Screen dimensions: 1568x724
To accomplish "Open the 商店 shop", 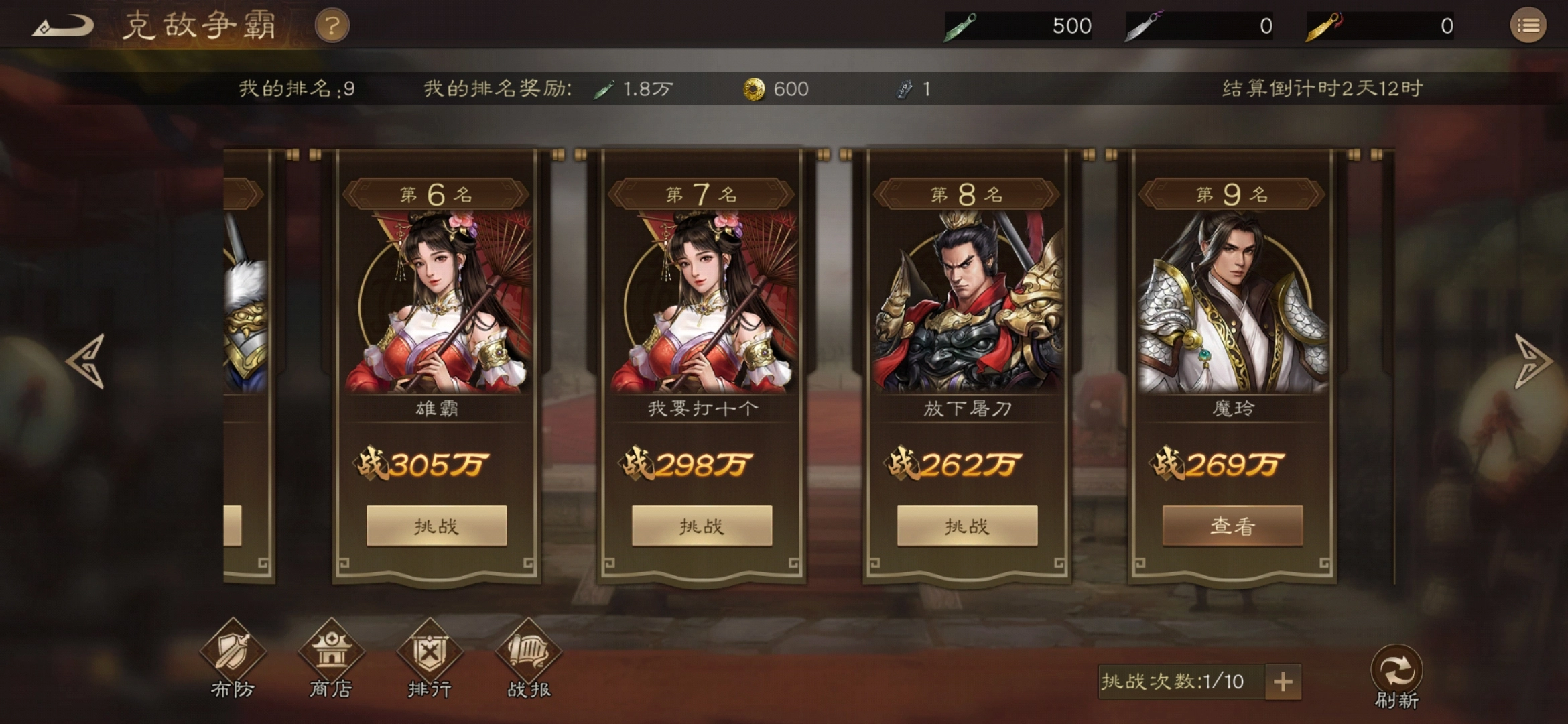I will pos(331,658).
